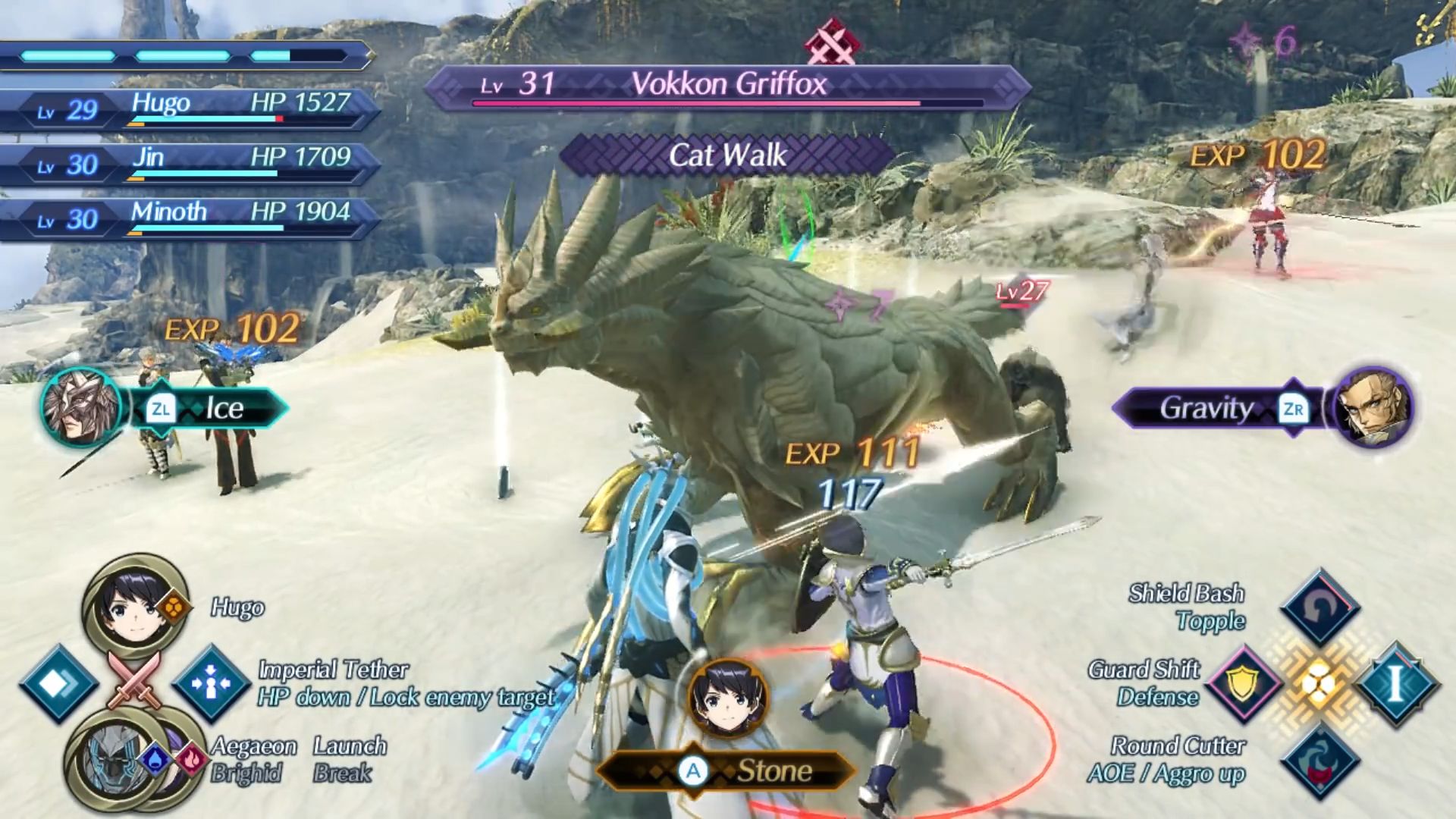Activate the level I special gauge icon
The height and width of the screenshot is (819, 1456).
coord(1395,683)
